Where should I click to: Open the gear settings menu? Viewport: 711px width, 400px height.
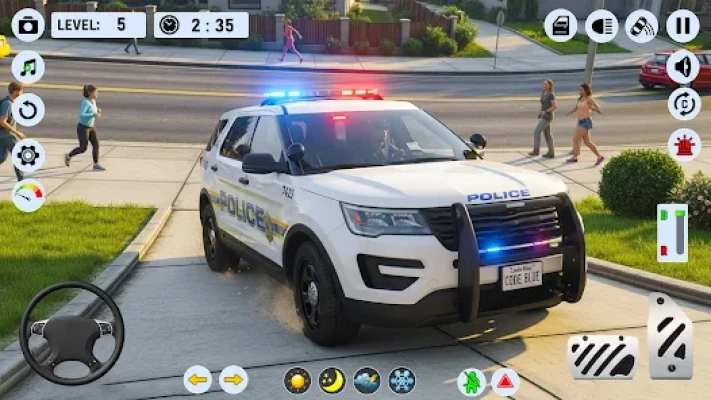(x=28, y=153)
